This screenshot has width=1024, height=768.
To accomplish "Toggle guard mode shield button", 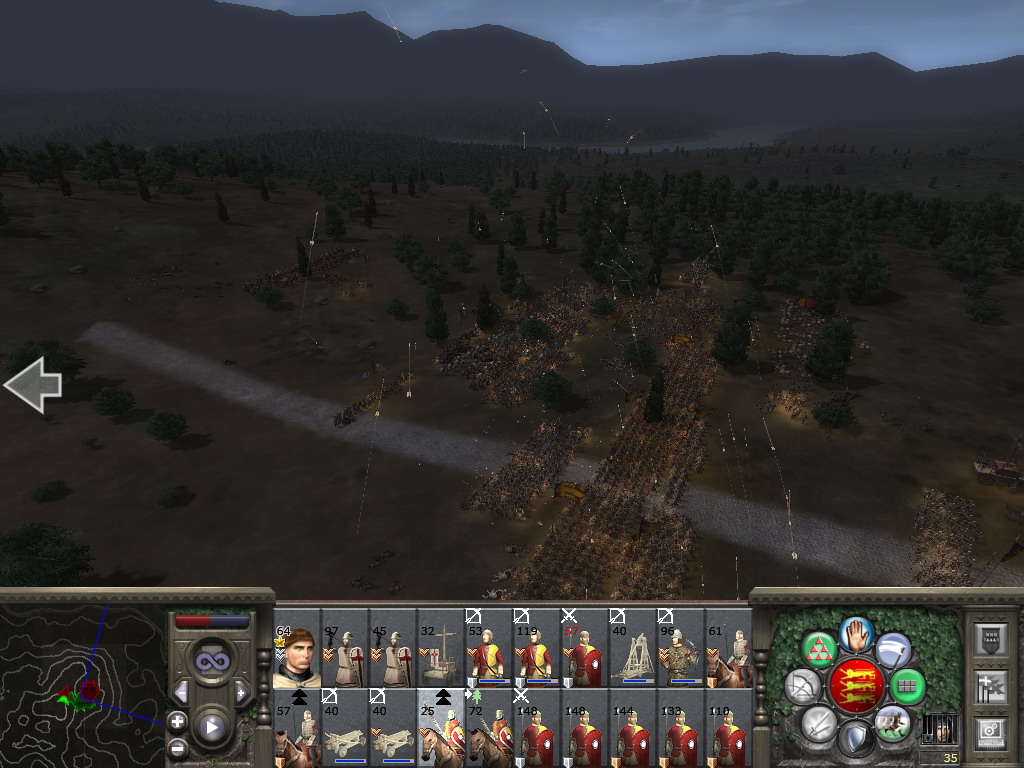I will click(855, 740).
